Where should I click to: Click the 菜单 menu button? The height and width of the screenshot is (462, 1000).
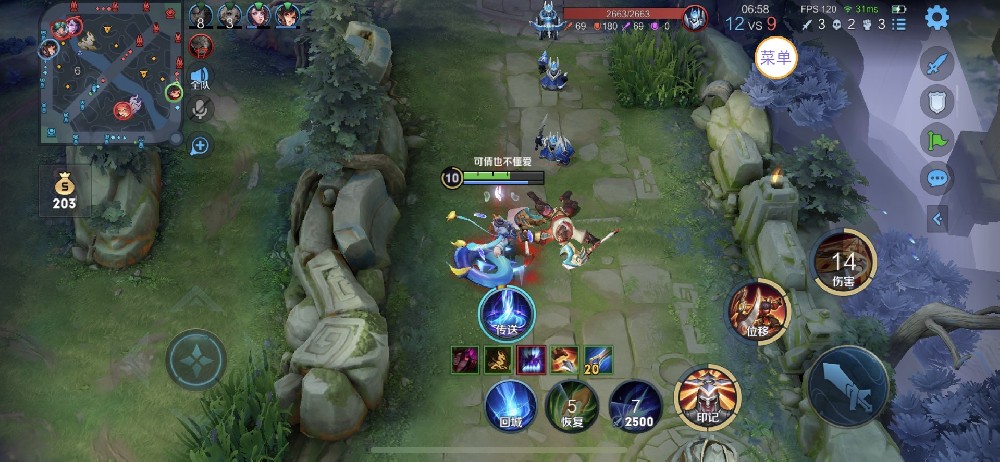pyautogui.click(x=775, y=58)
